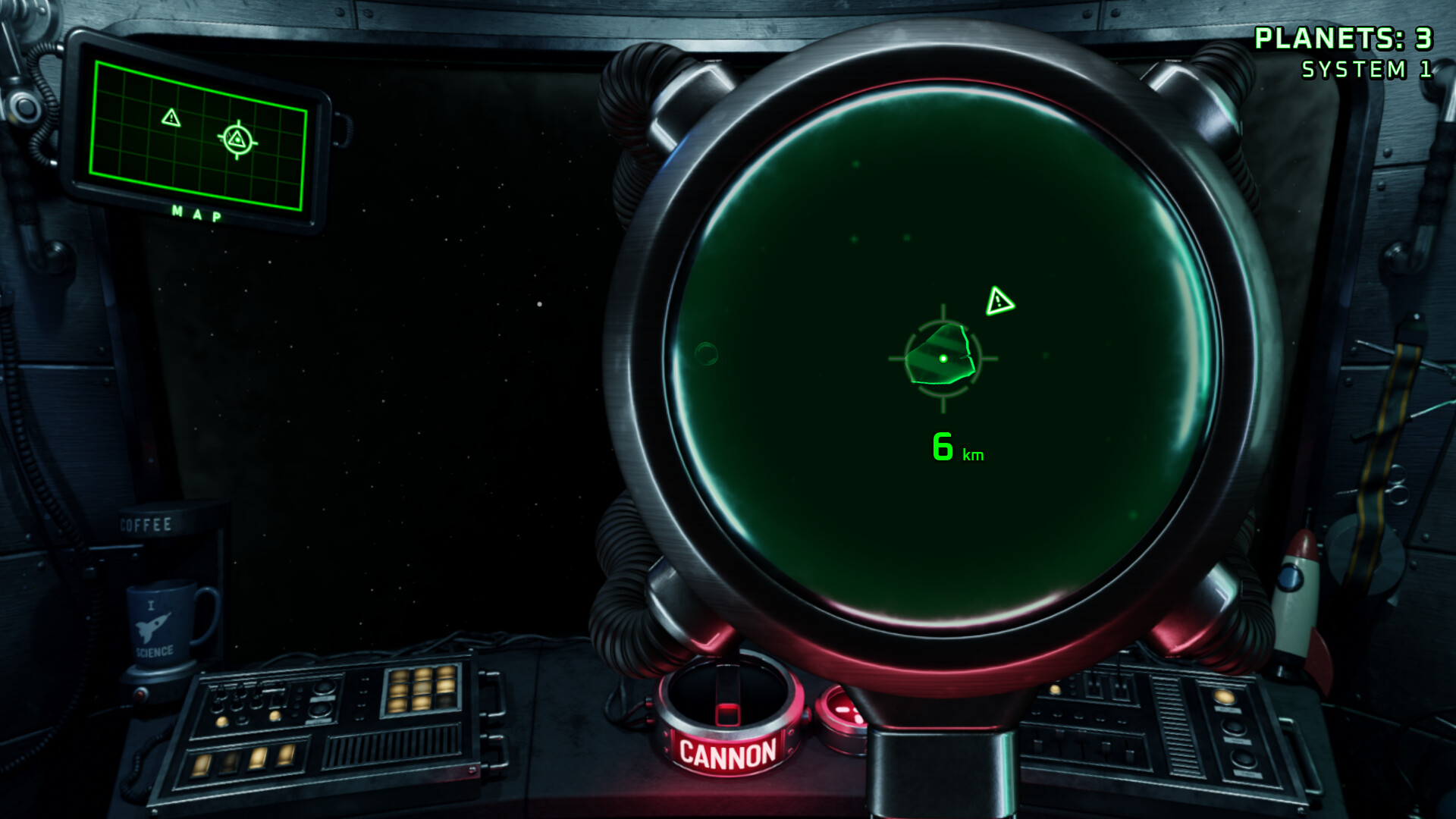This screenshot has width=1456, height=819.
Task: Click the warning triangle icon on the radar scope
Action: (x=999, y=302)
